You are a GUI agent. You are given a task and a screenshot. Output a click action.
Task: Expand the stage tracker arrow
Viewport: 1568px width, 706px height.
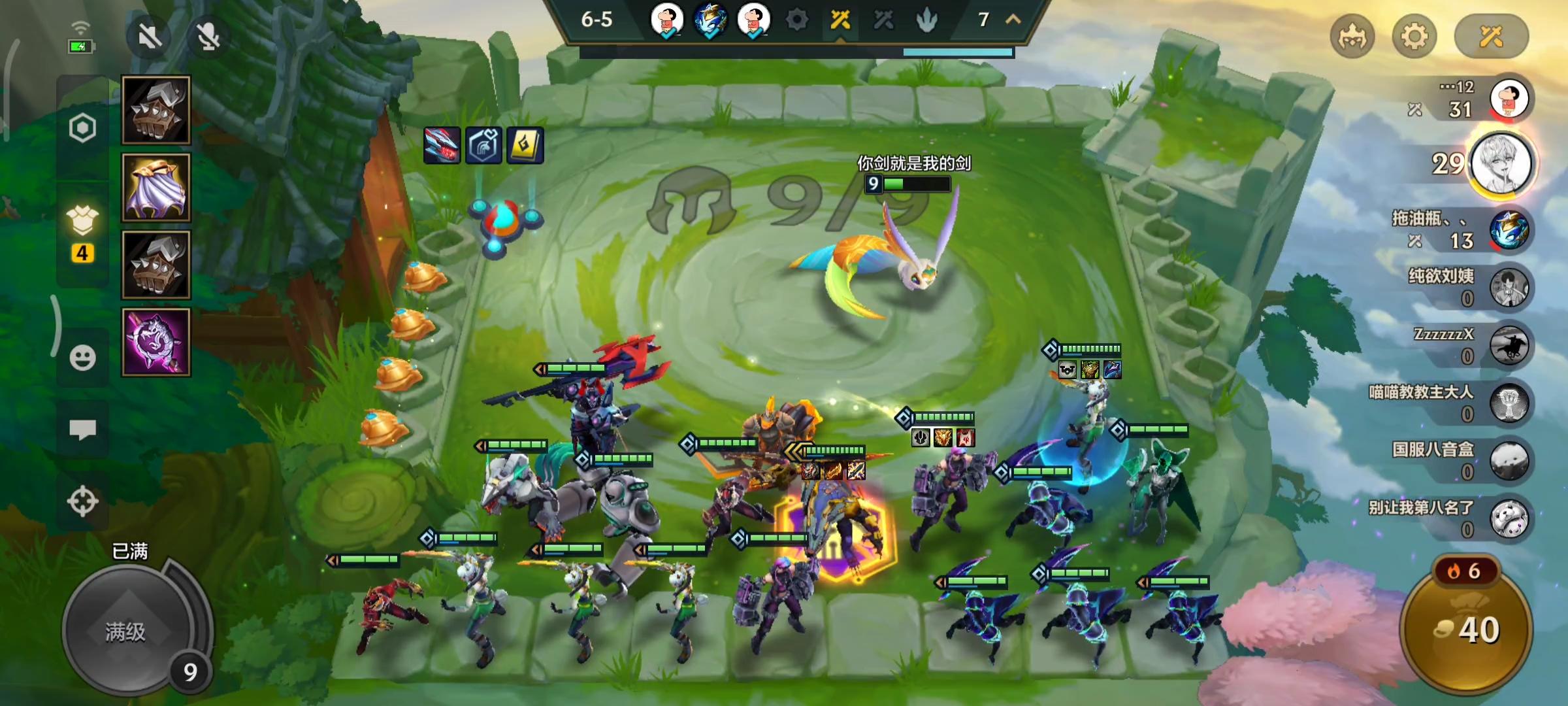point(1013,20)
